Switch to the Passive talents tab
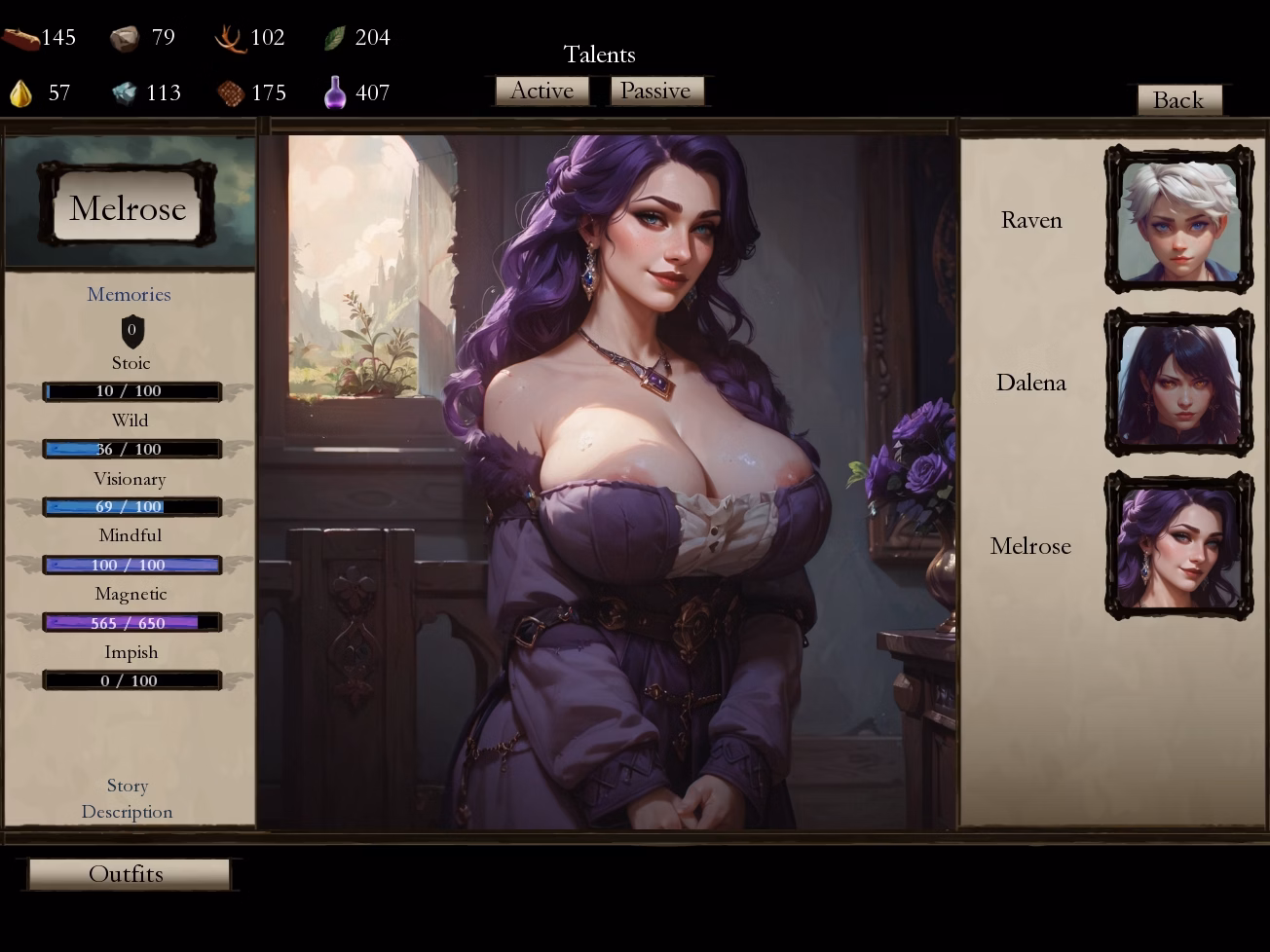Image resolution: width=1270 pixels, height=952 pixels. (657, 91)
